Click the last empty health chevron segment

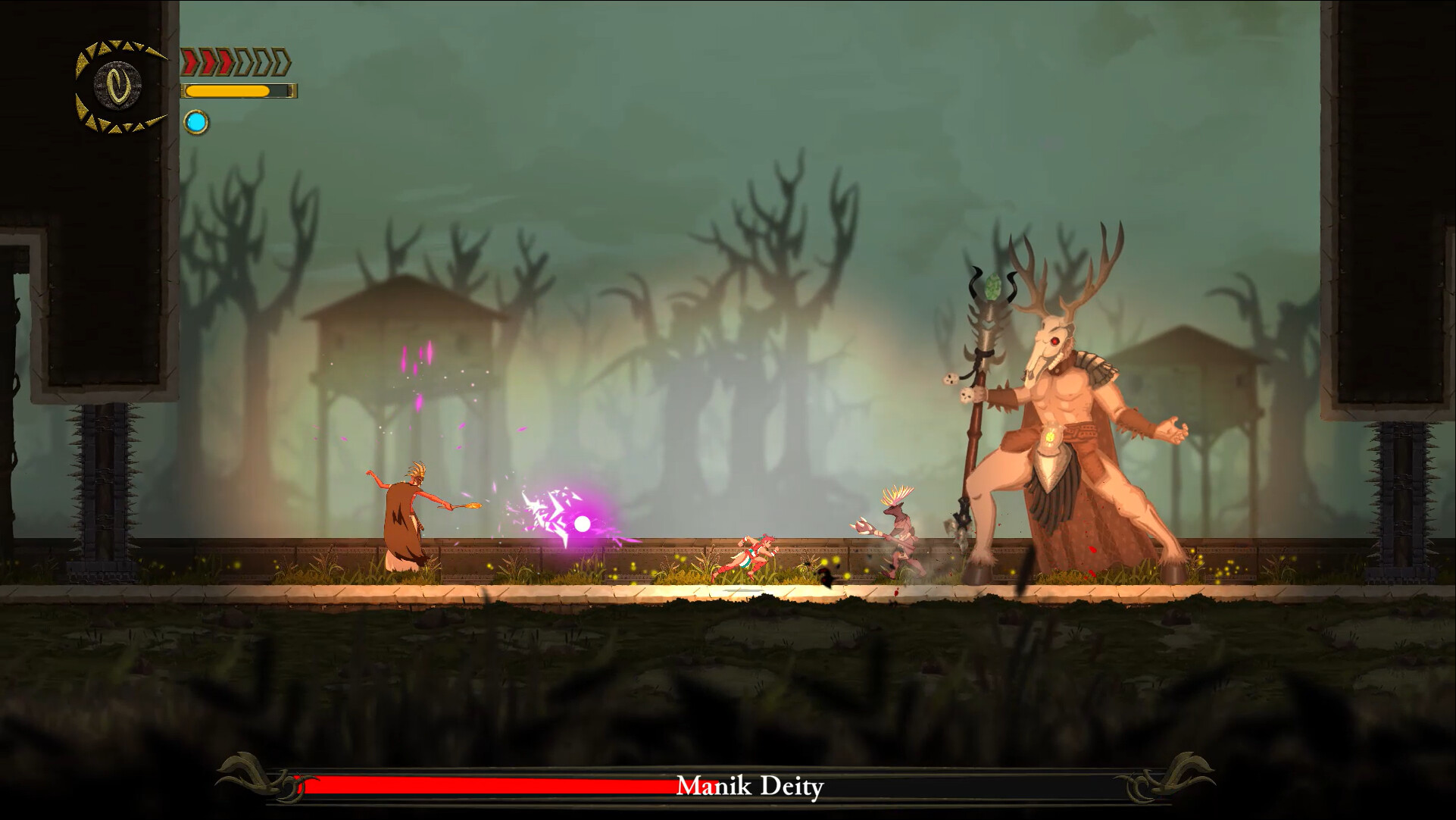click(281, 61)
